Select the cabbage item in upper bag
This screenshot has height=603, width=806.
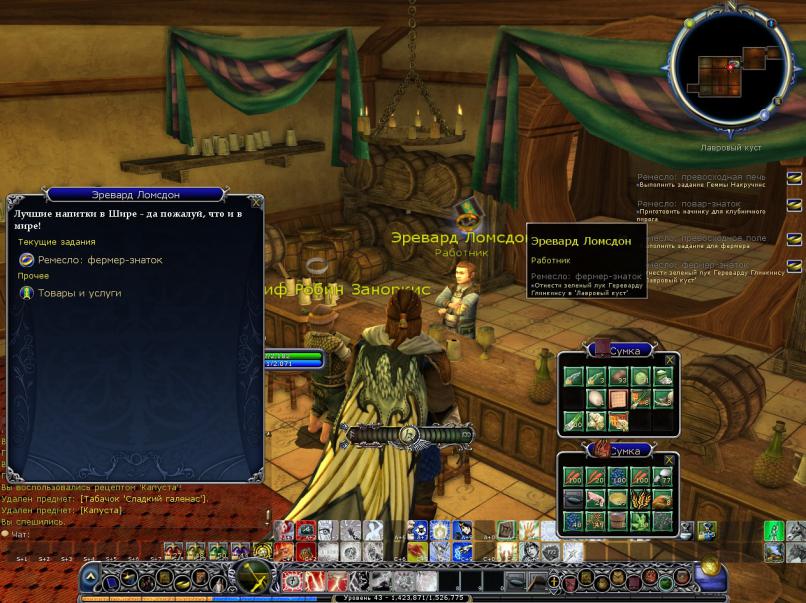coord(640,377)
